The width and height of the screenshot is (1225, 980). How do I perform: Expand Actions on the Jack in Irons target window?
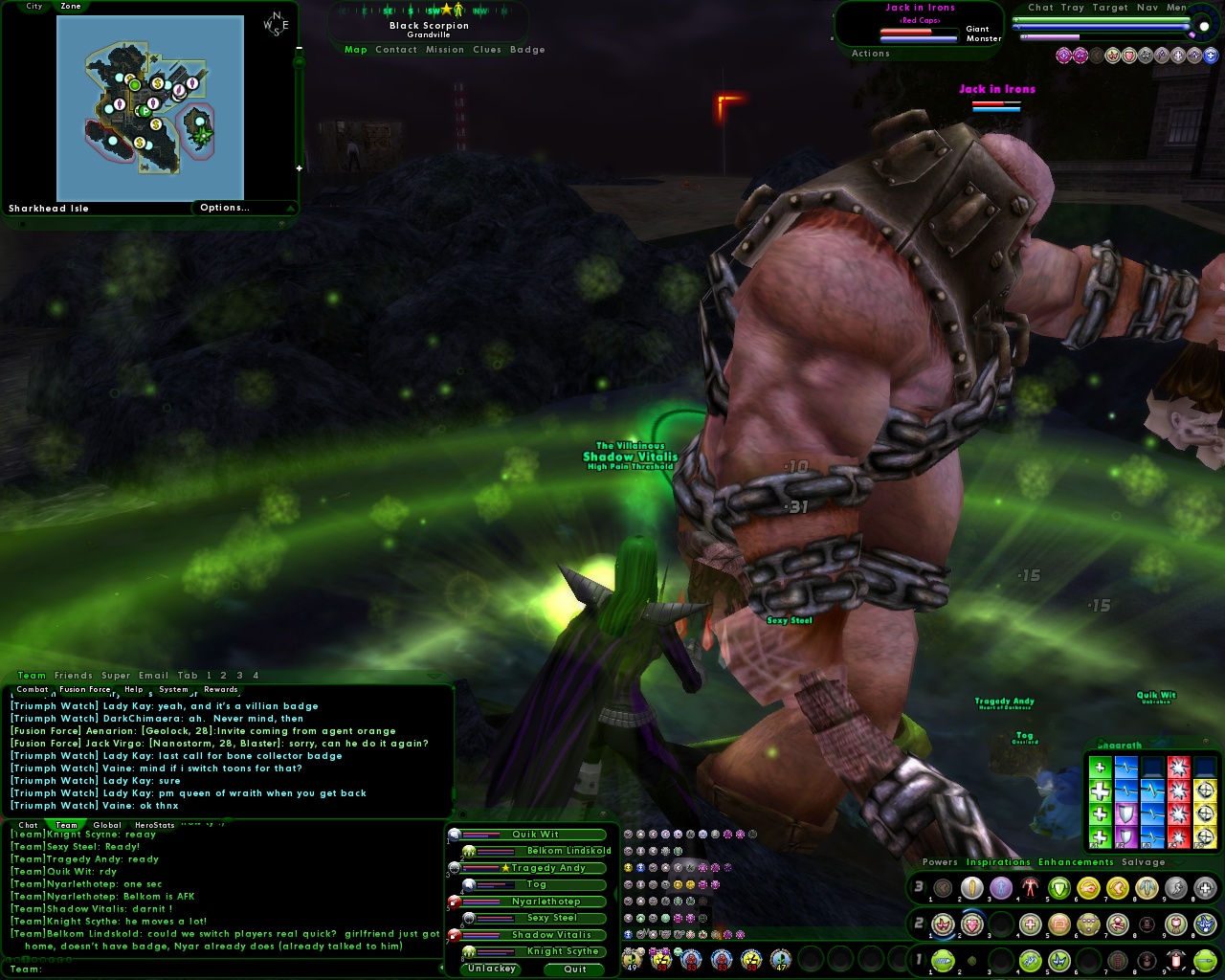[x=871, y=54]
